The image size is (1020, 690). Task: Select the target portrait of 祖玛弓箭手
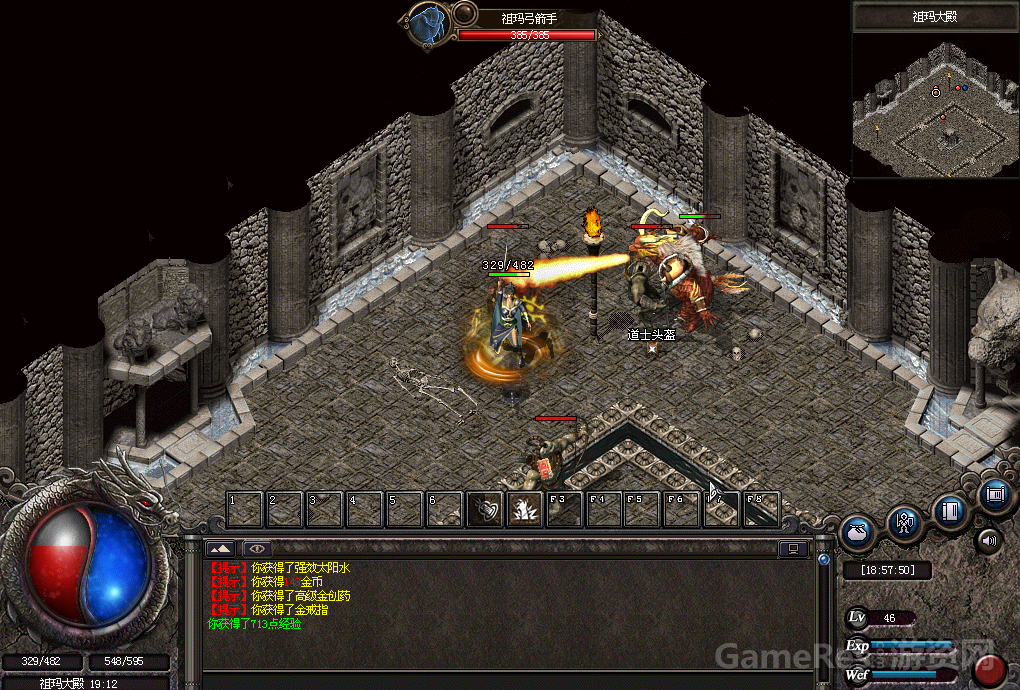click(427, 24)
